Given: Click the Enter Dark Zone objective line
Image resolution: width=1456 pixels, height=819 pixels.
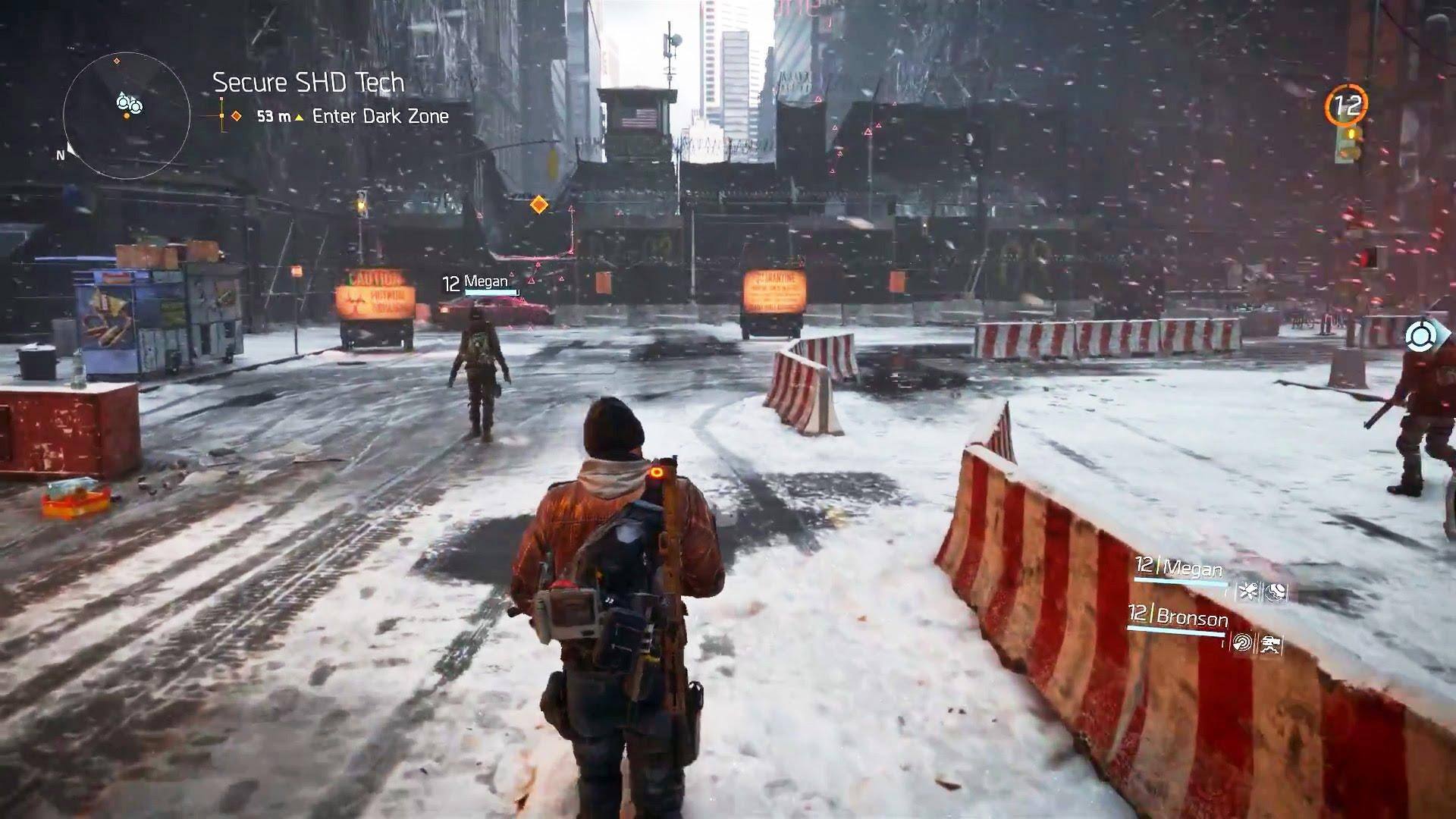Looking at the screenshot, I should pyautogui.click(x=380, y=116).
